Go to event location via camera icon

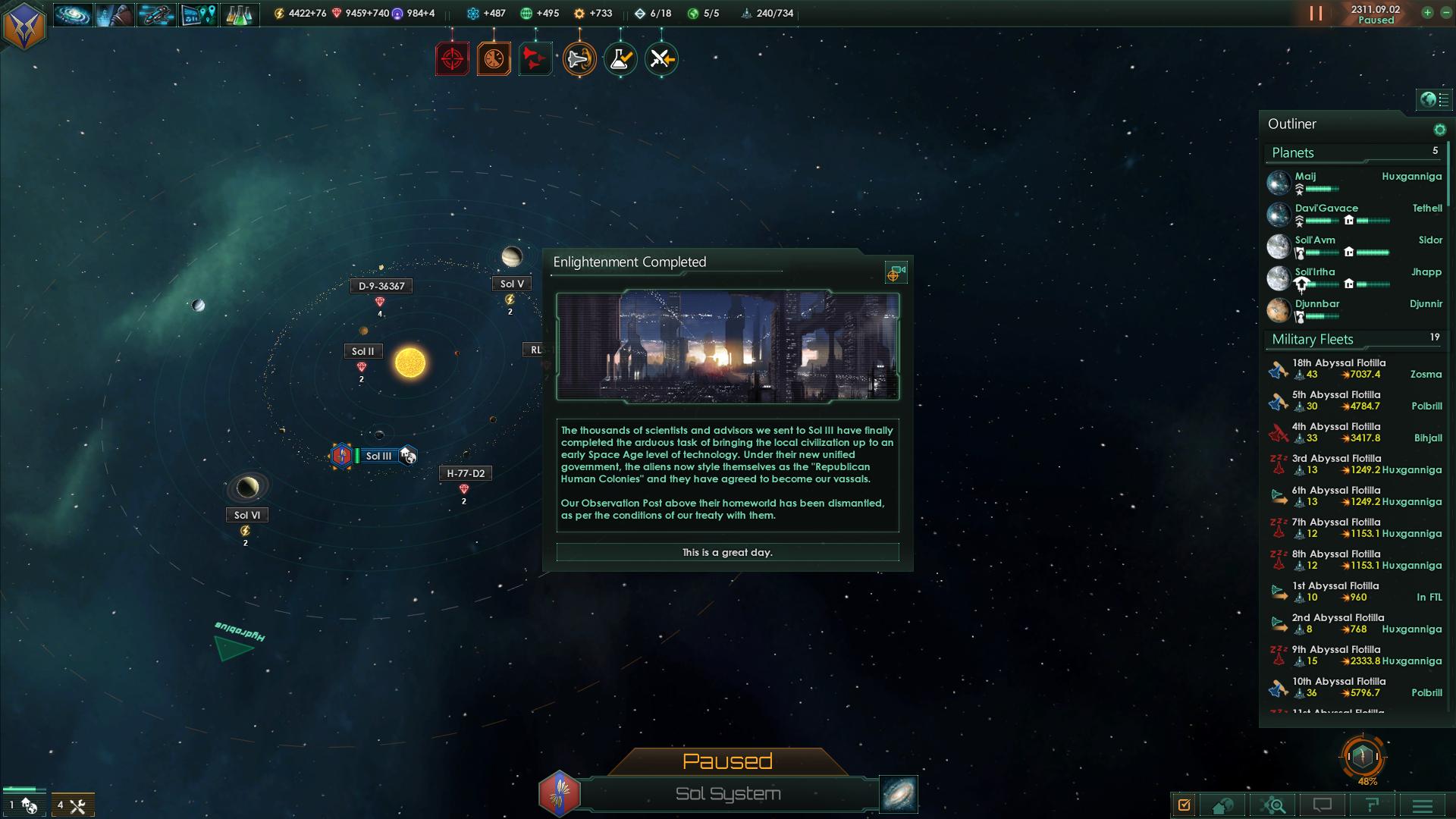896,273
